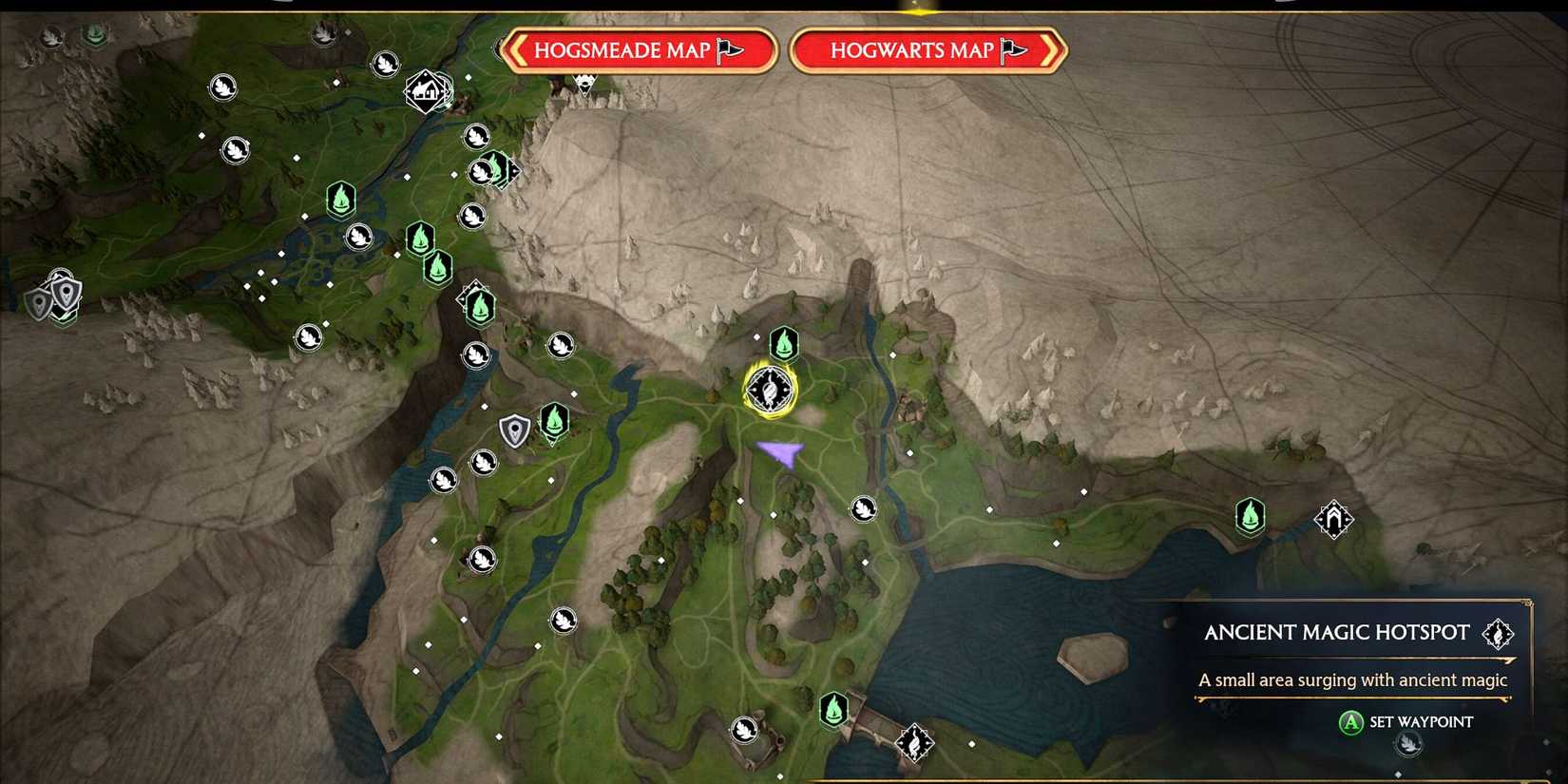
Task: Click the hamlet house icon near Hogsmeade
Action: (426, 91)
